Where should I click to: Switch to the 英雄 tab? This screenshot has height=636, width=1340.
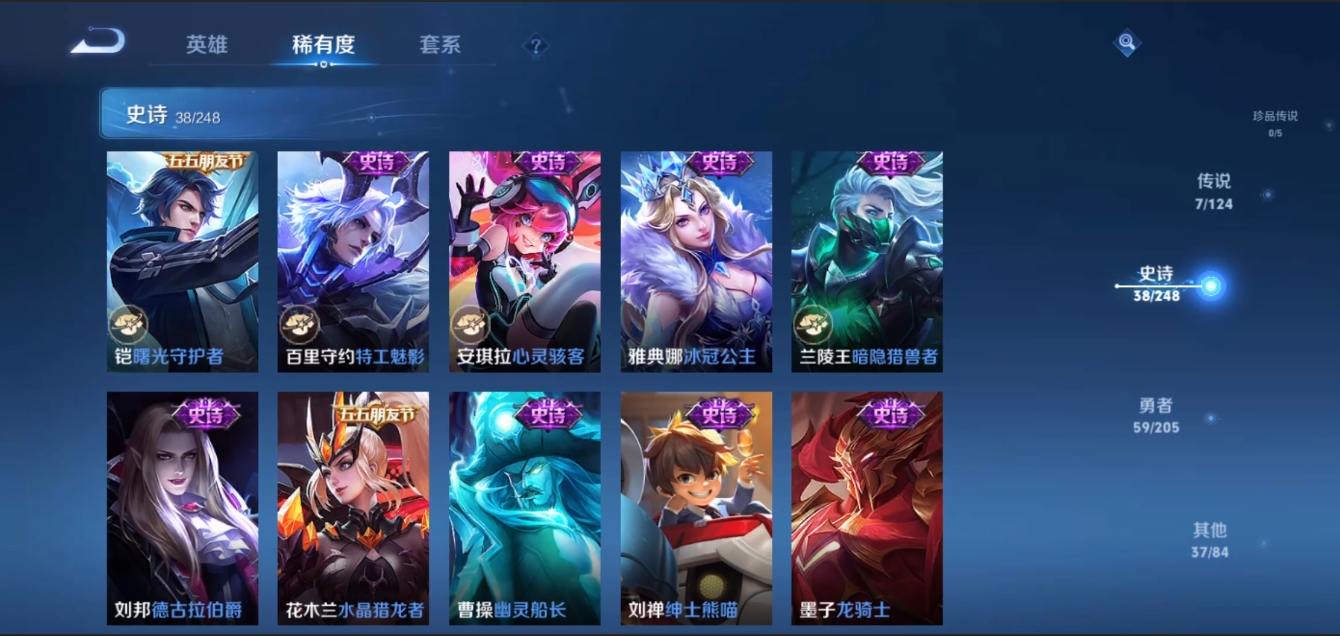point(207,45)
